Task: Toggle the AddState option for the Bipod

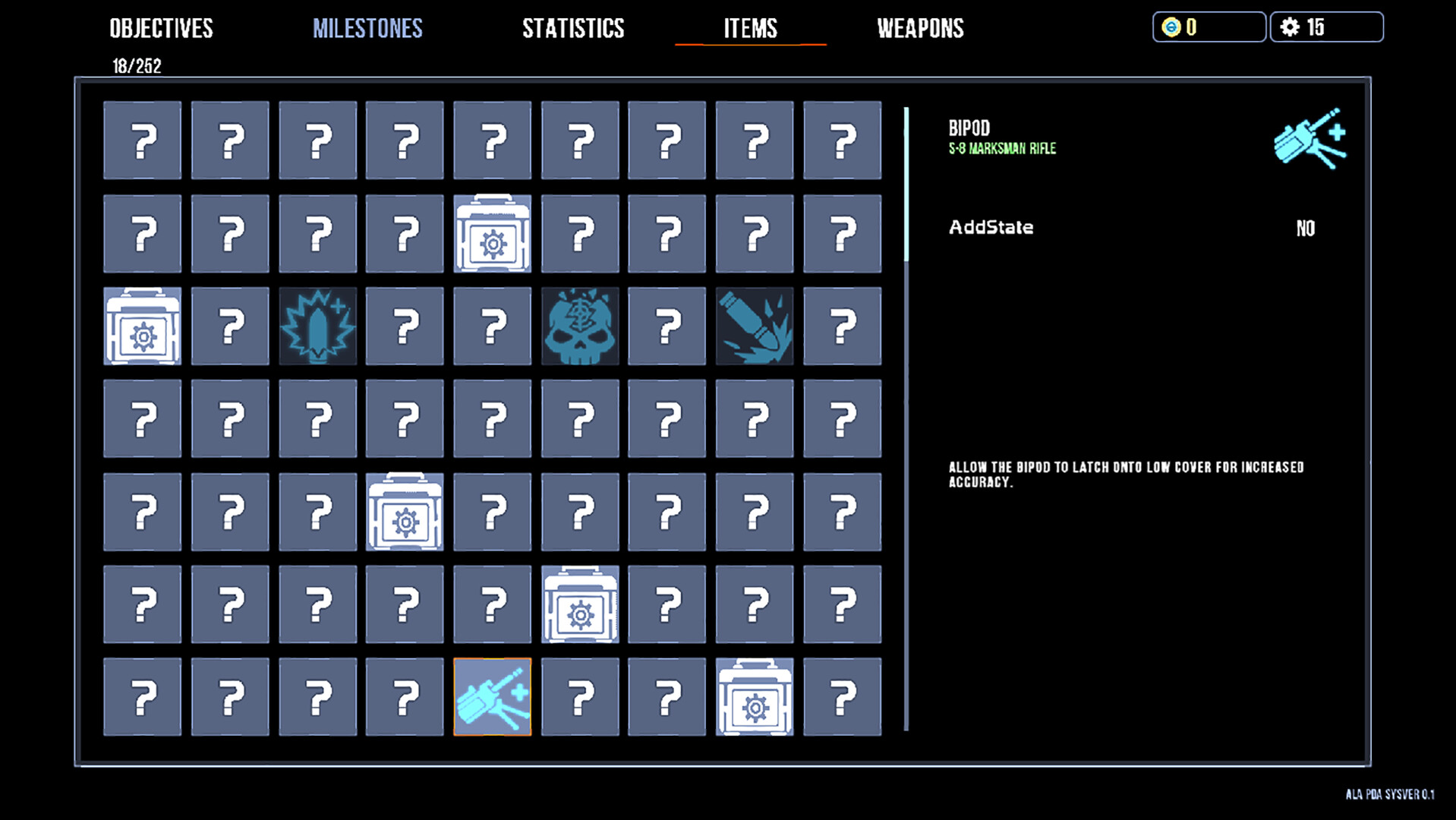Action: (x=1306, y=229)
